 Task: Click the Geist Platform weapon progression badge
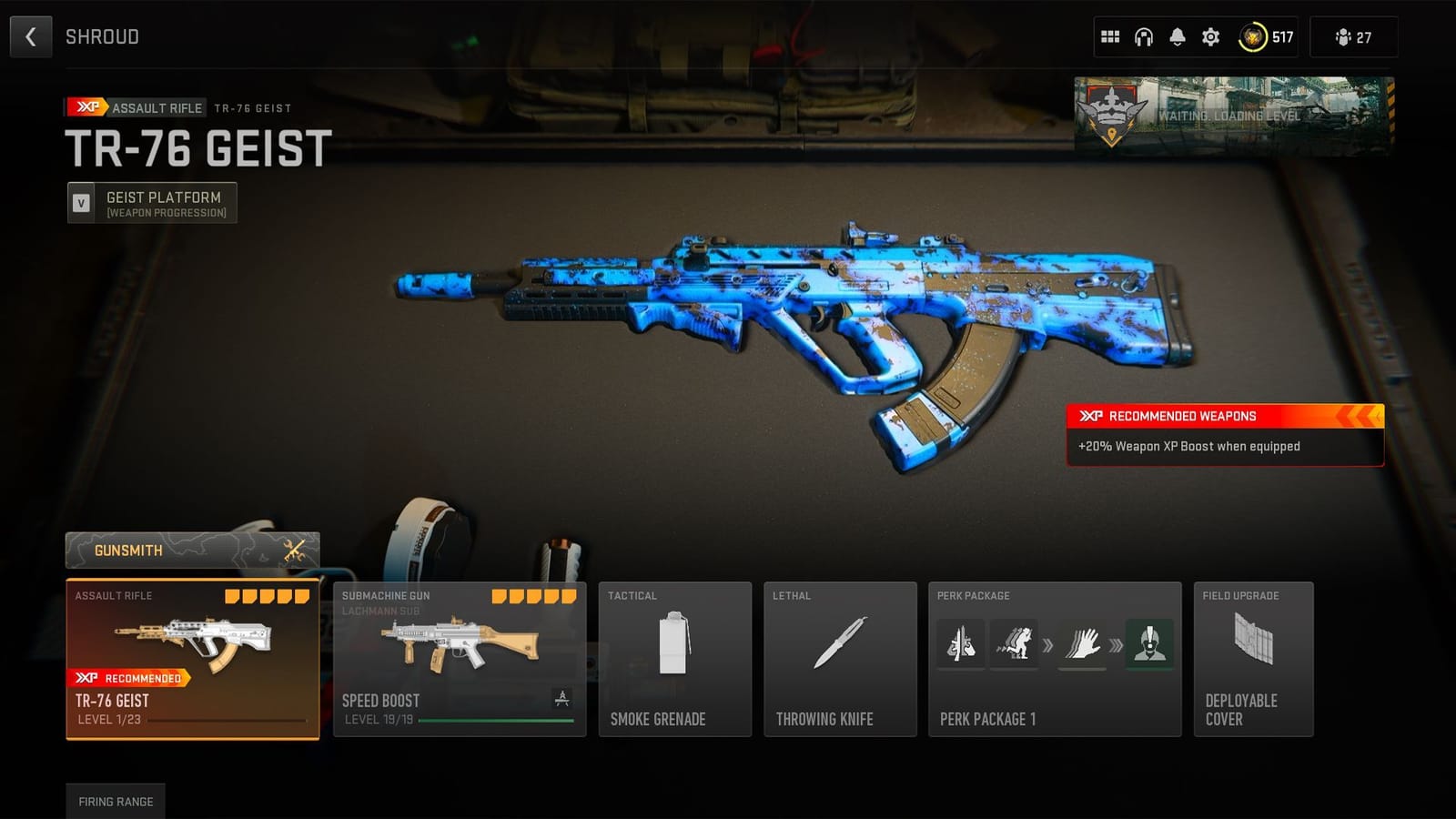[x=152, y=202]
